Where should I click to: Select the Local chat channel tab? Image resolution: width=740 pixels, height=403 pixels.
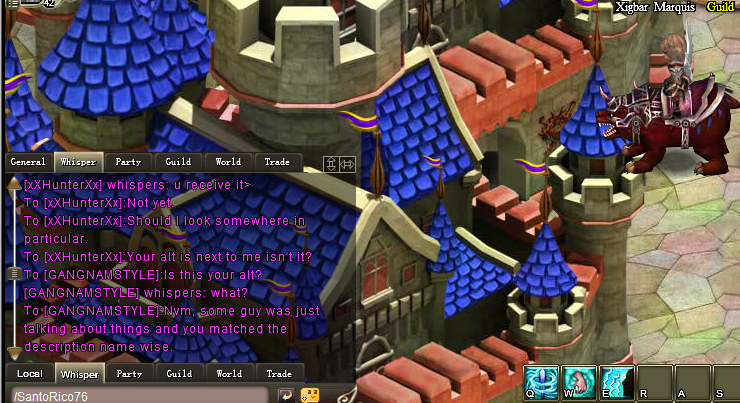coord(29,374)
